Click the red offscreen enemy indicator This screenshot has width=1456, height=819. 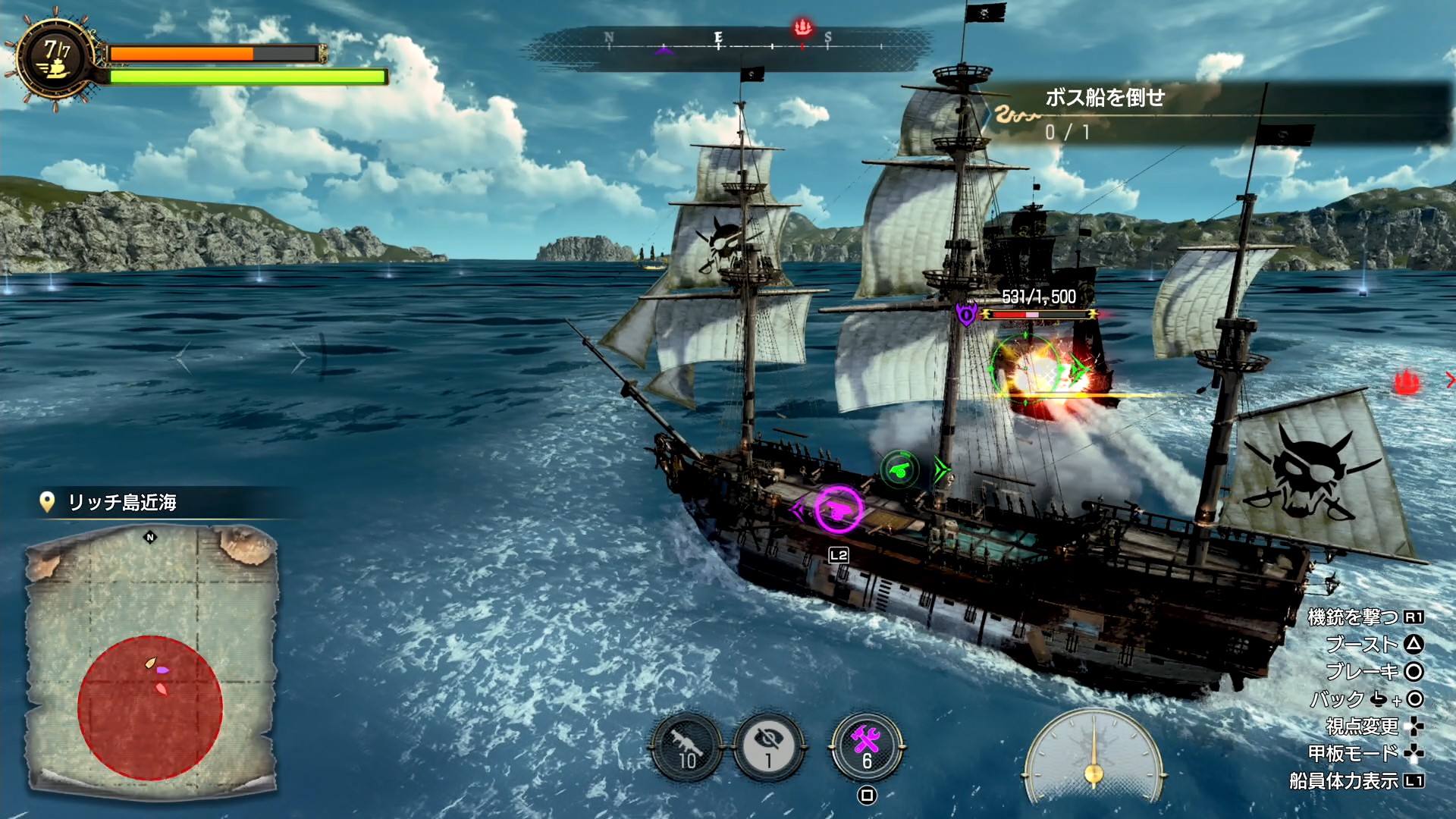1407,381
